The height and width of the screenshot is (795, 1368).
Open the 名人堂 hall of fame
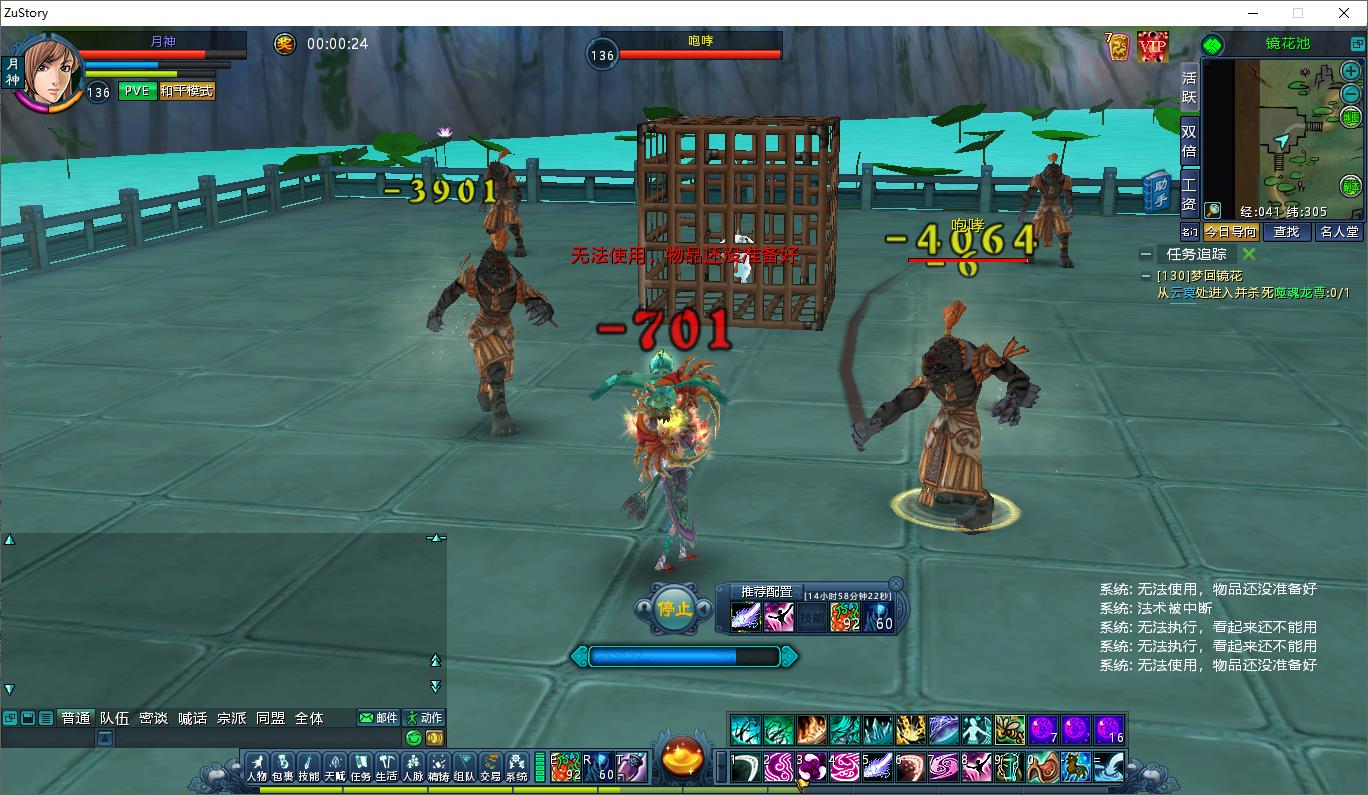(x=1339, y=232)
